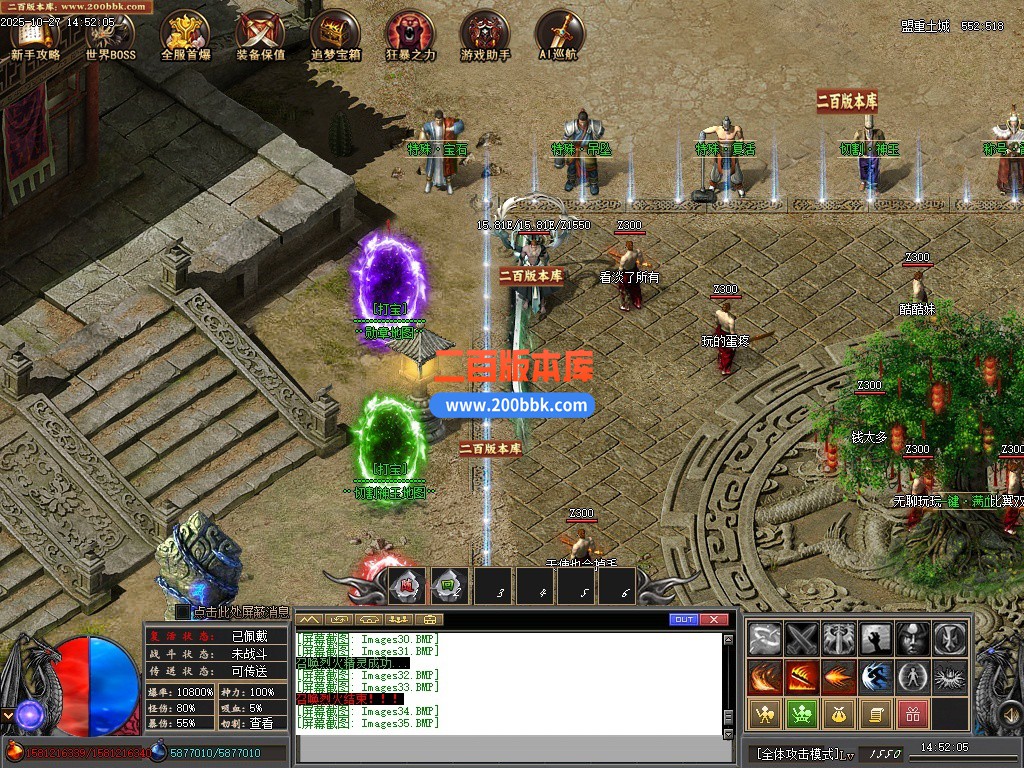Open the 世界BOSS menu
1024x768 pixels.
(x=110, y=36)
